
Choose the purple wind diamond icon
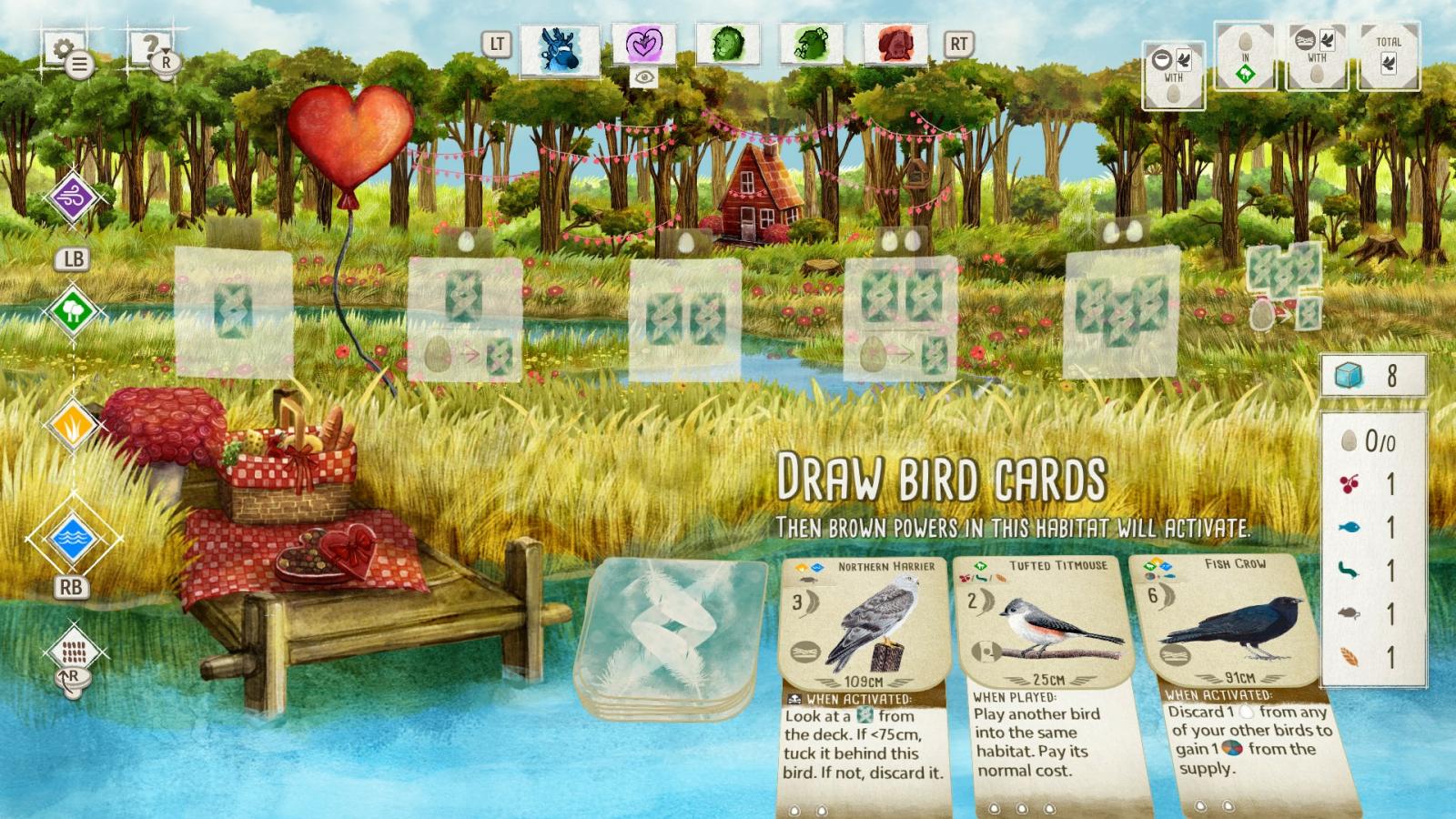click(73, 197)
